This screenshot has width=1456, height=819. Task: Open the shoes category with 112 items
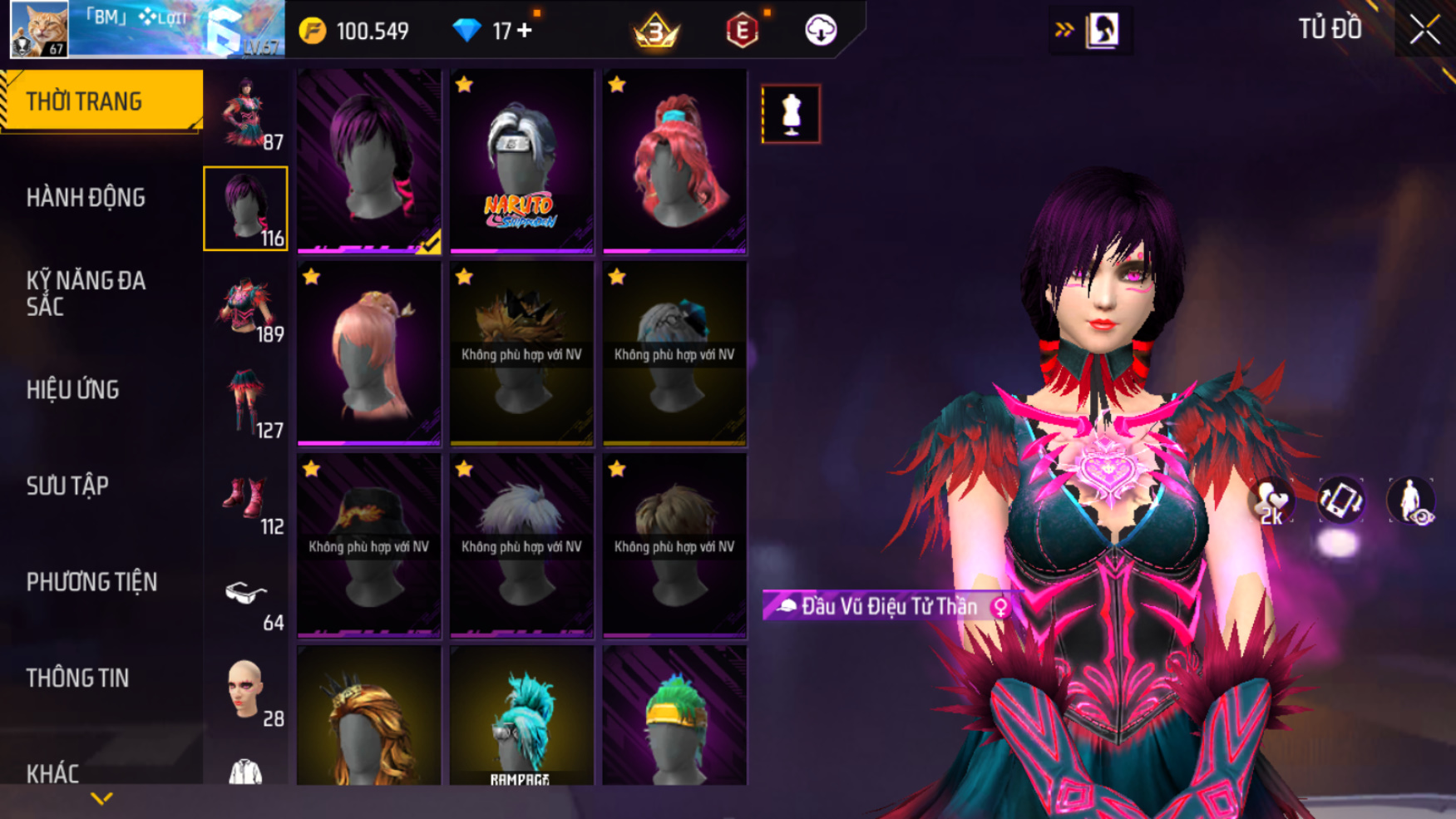(x=246, y=500)
